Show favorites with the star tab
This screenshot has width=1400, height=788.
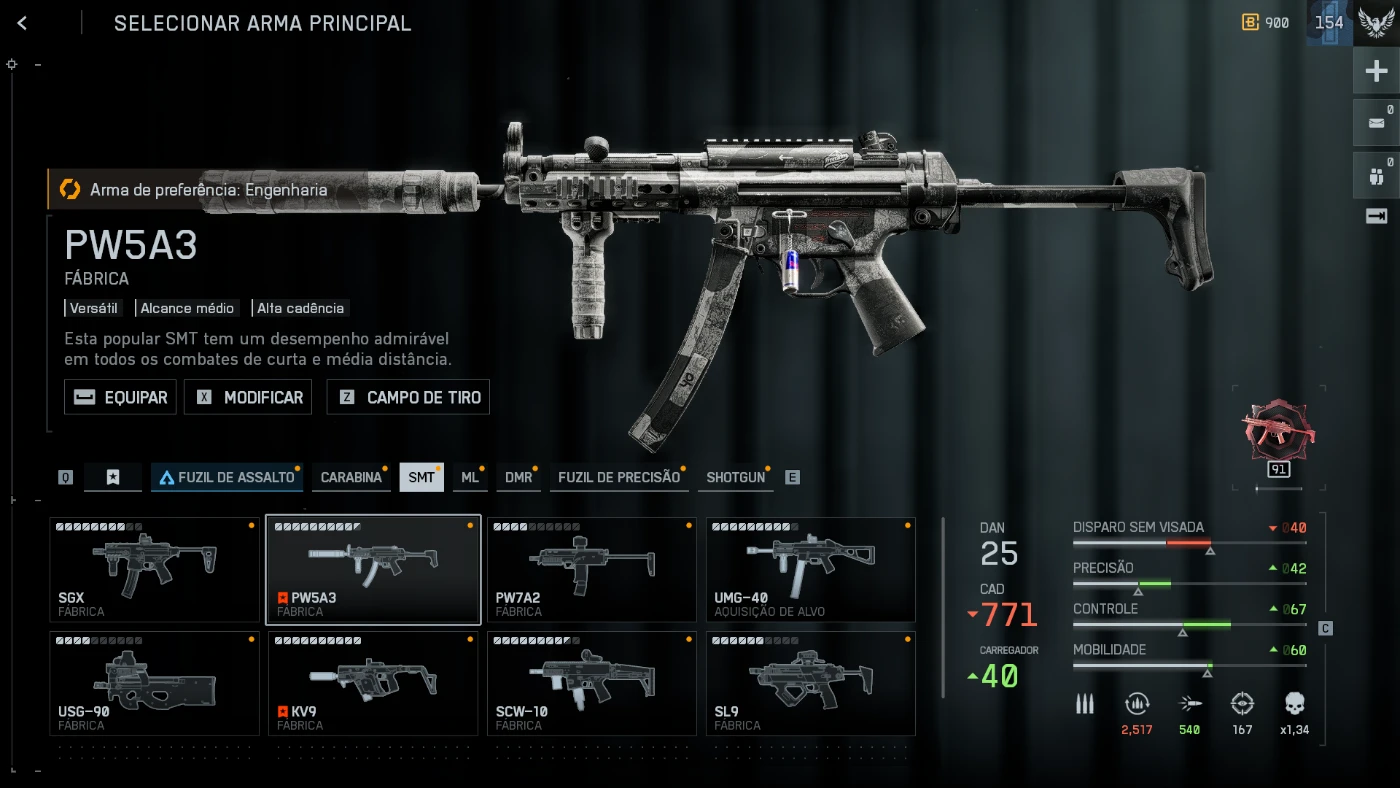(113, 477)
